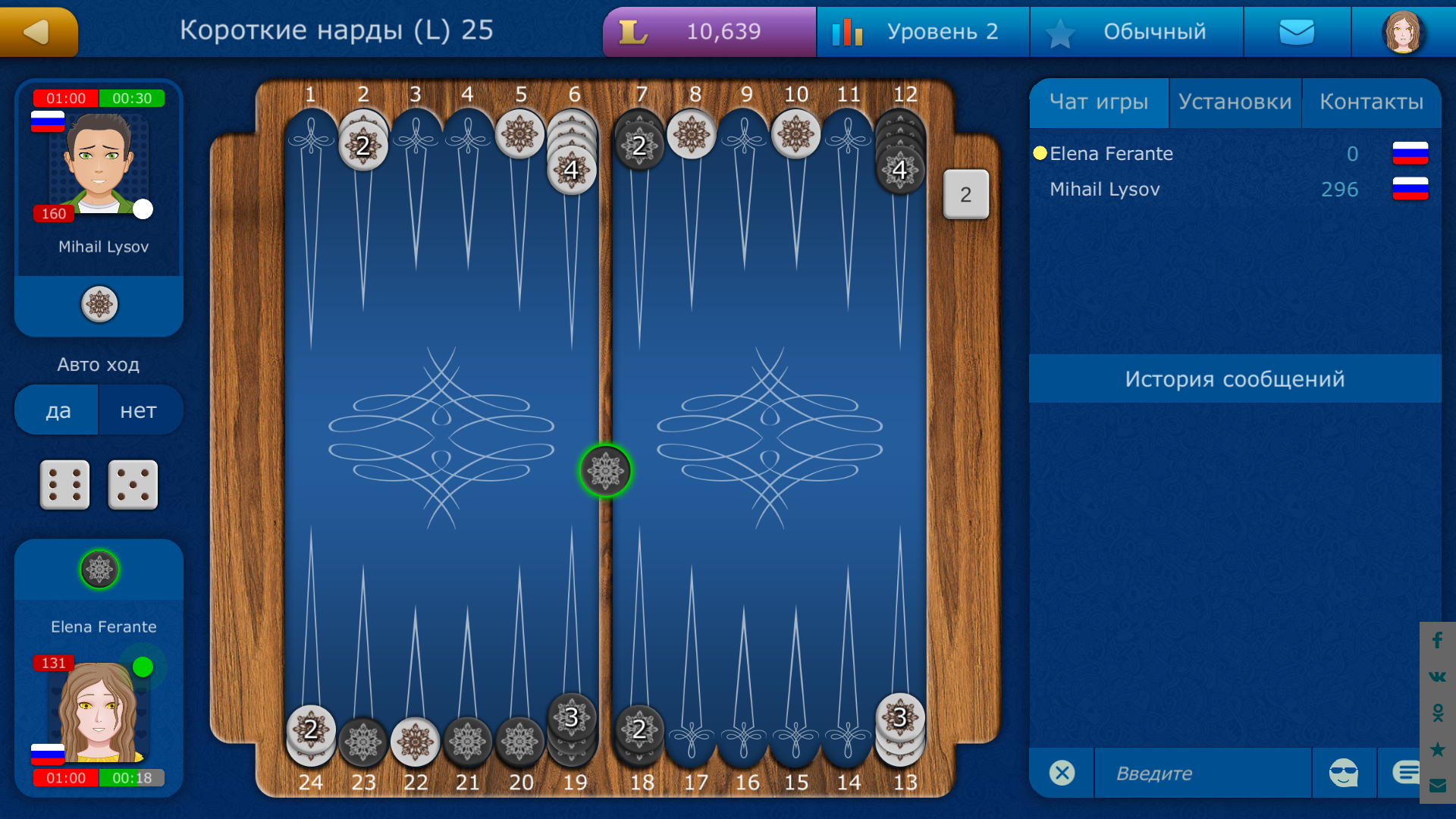The width and height of the screenshot is (1456, 819).
Task: Open the mail envelope icon in top bar
Action: (x=1297, y=32)
